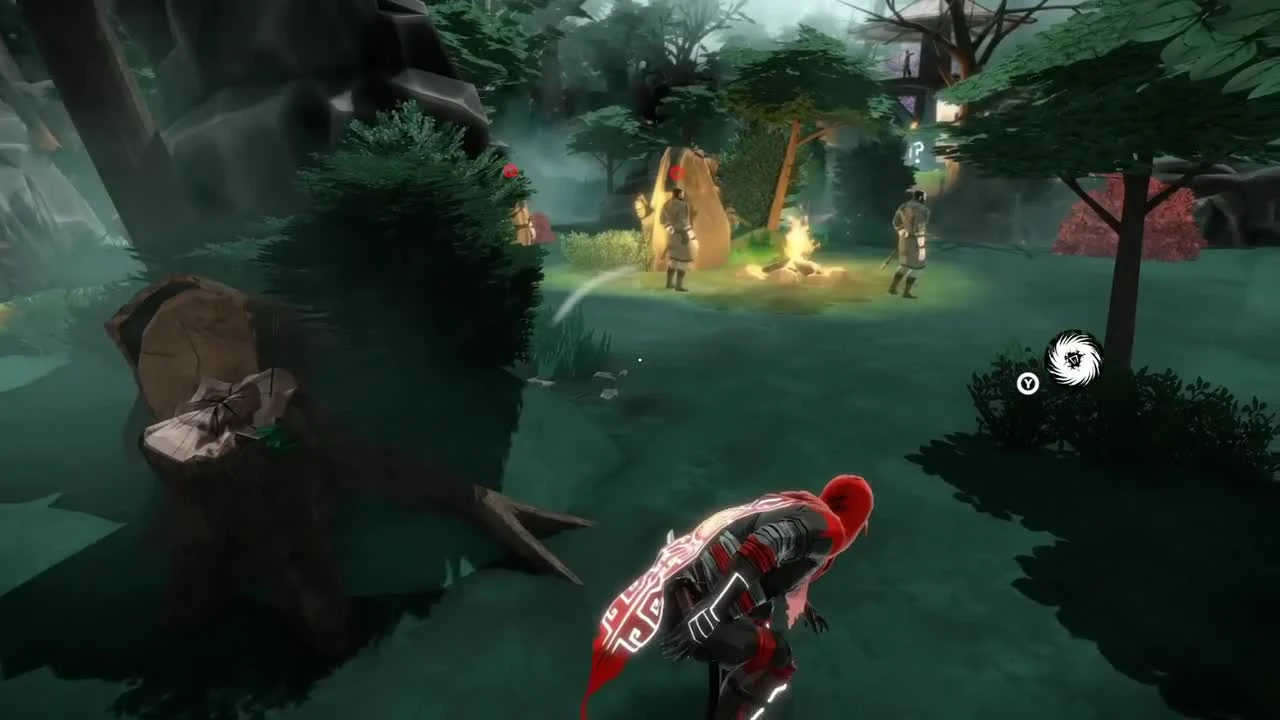Click the curved white trajectory arc
The height and width of the screenshot is (720, 1280).
pyautogui.click(x=585, y=283)
